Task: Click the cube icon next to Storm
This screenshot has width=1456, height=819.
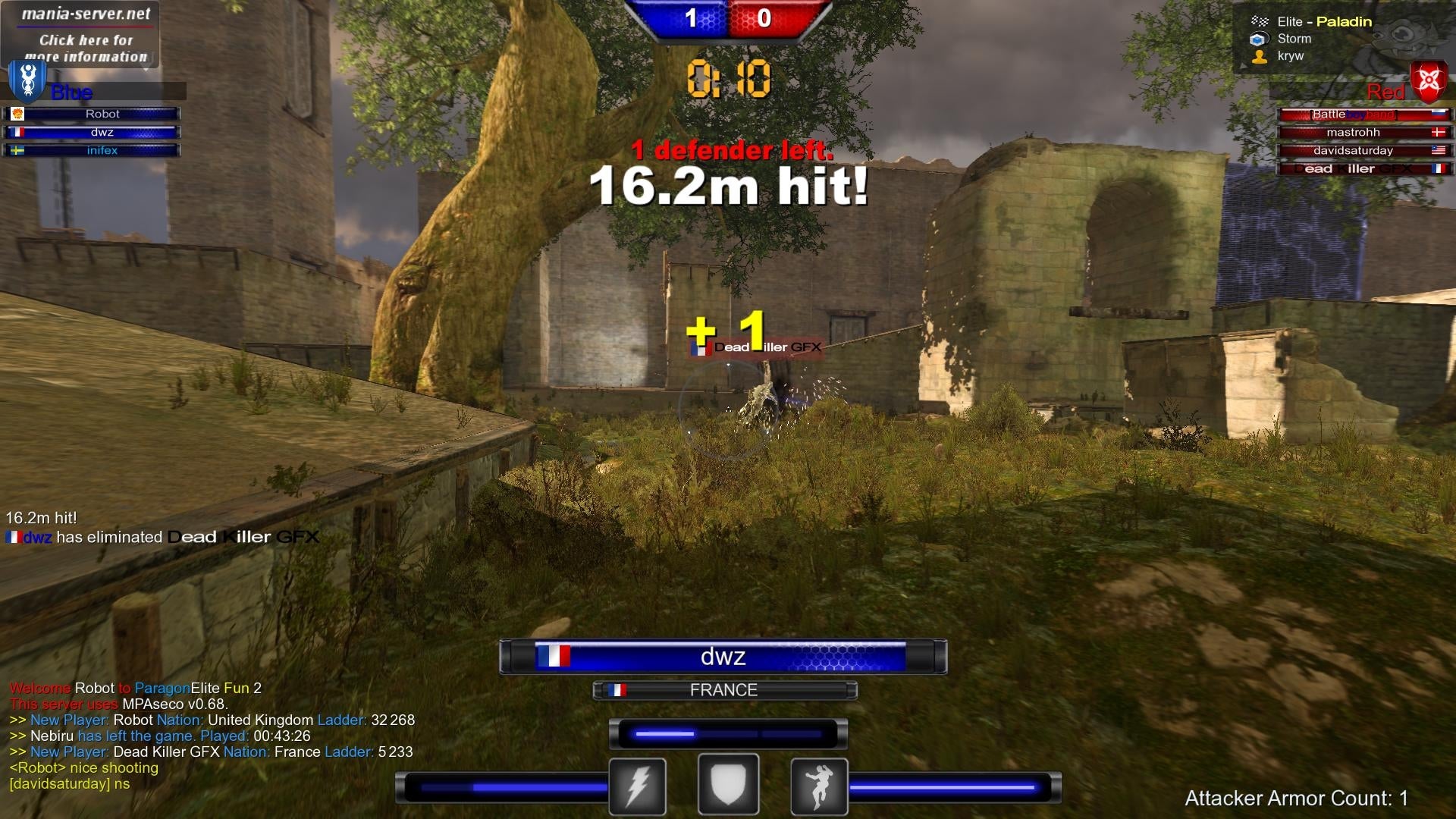Action: tap(1258, 39)
